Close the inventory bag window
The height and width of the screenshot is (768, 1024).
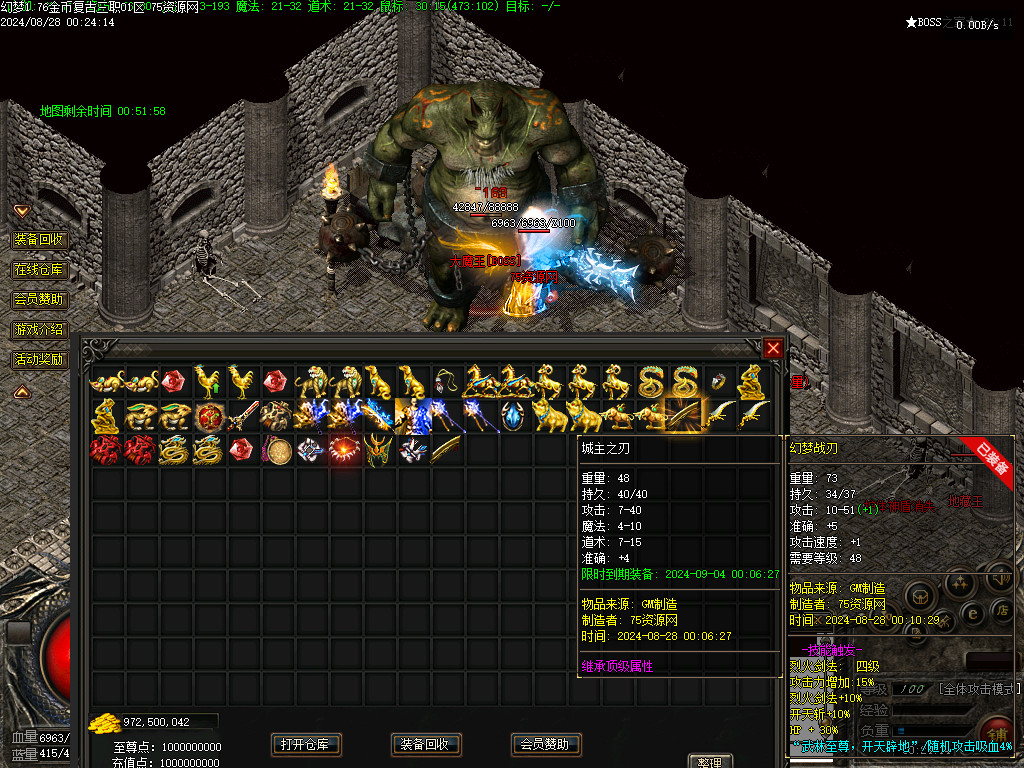click(x=773, y=348)
